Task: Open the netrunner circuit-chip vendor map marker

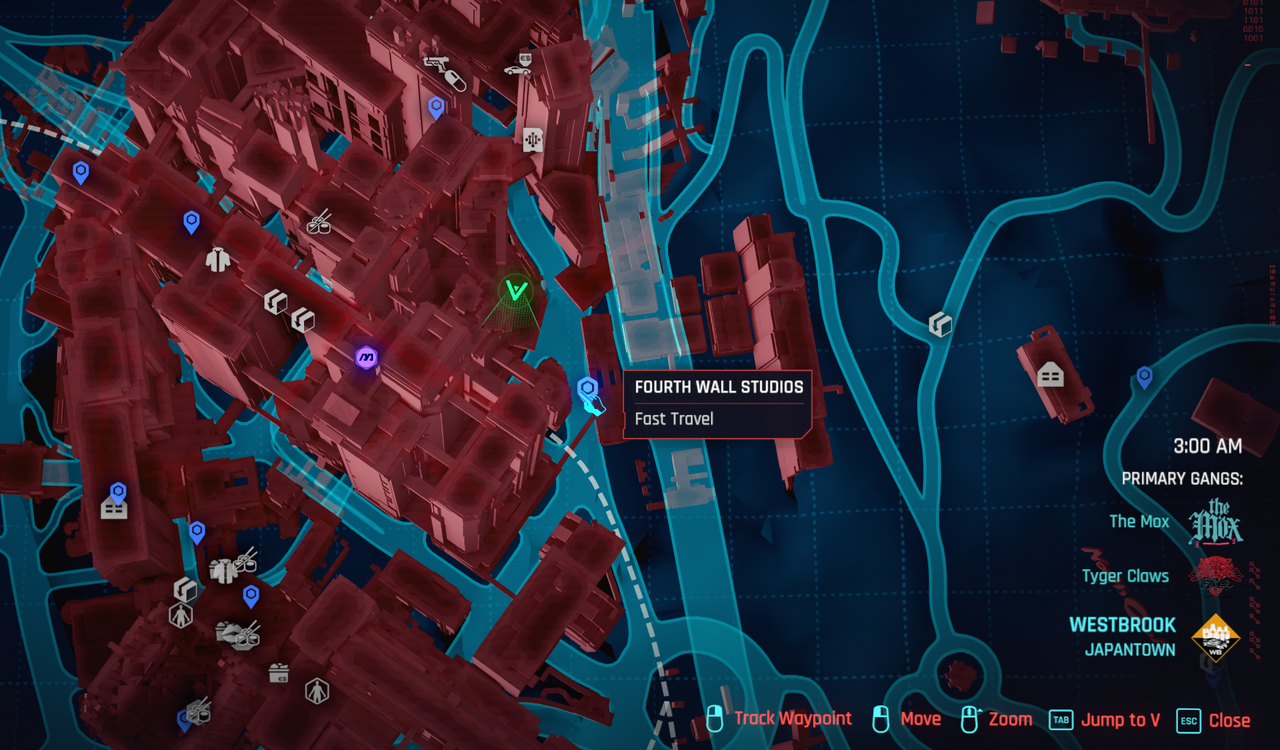Action: click(x=532, y=140)
